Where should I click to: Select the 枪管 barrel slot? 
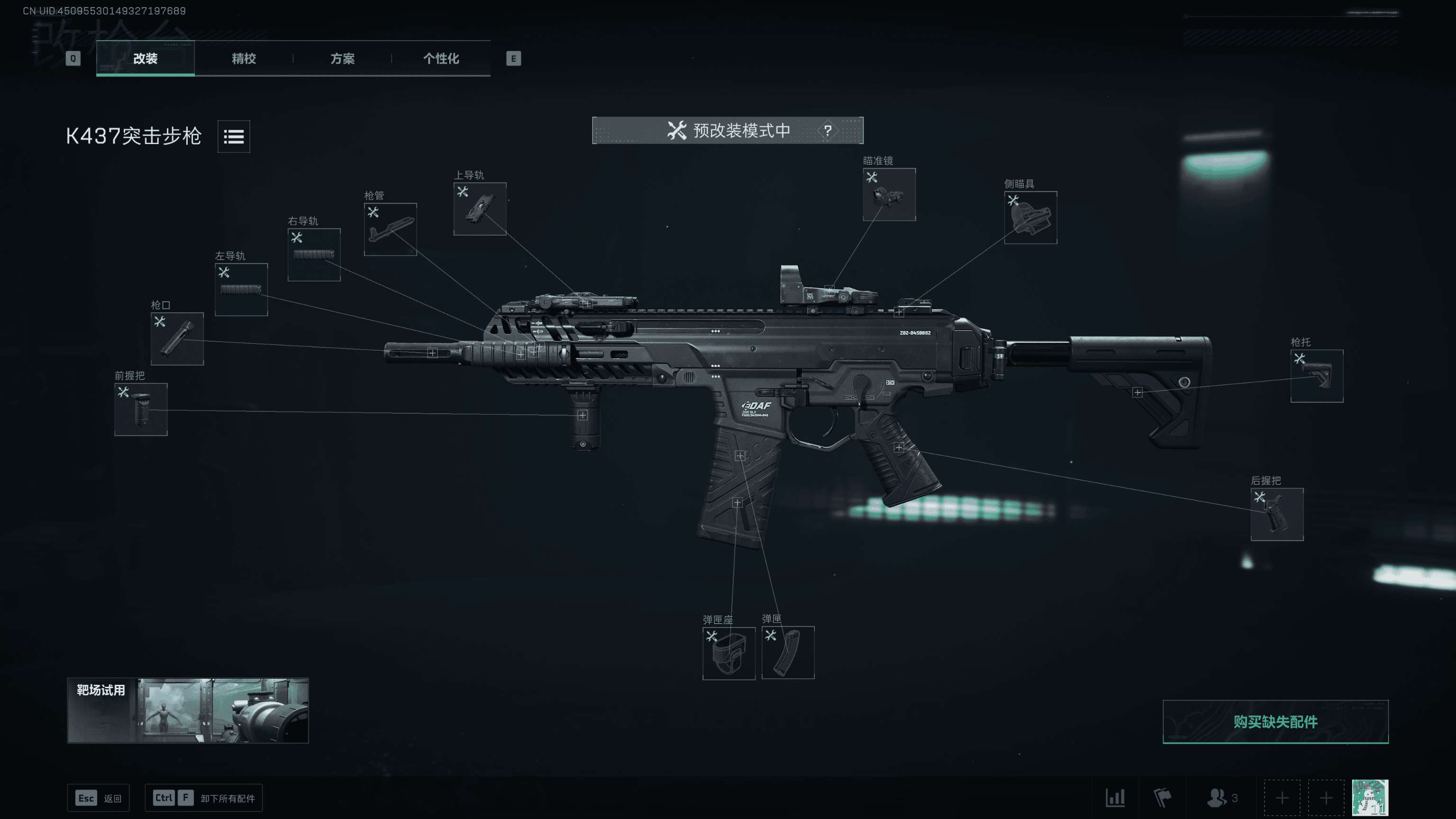pyautogui.click(x=390, y=229)
